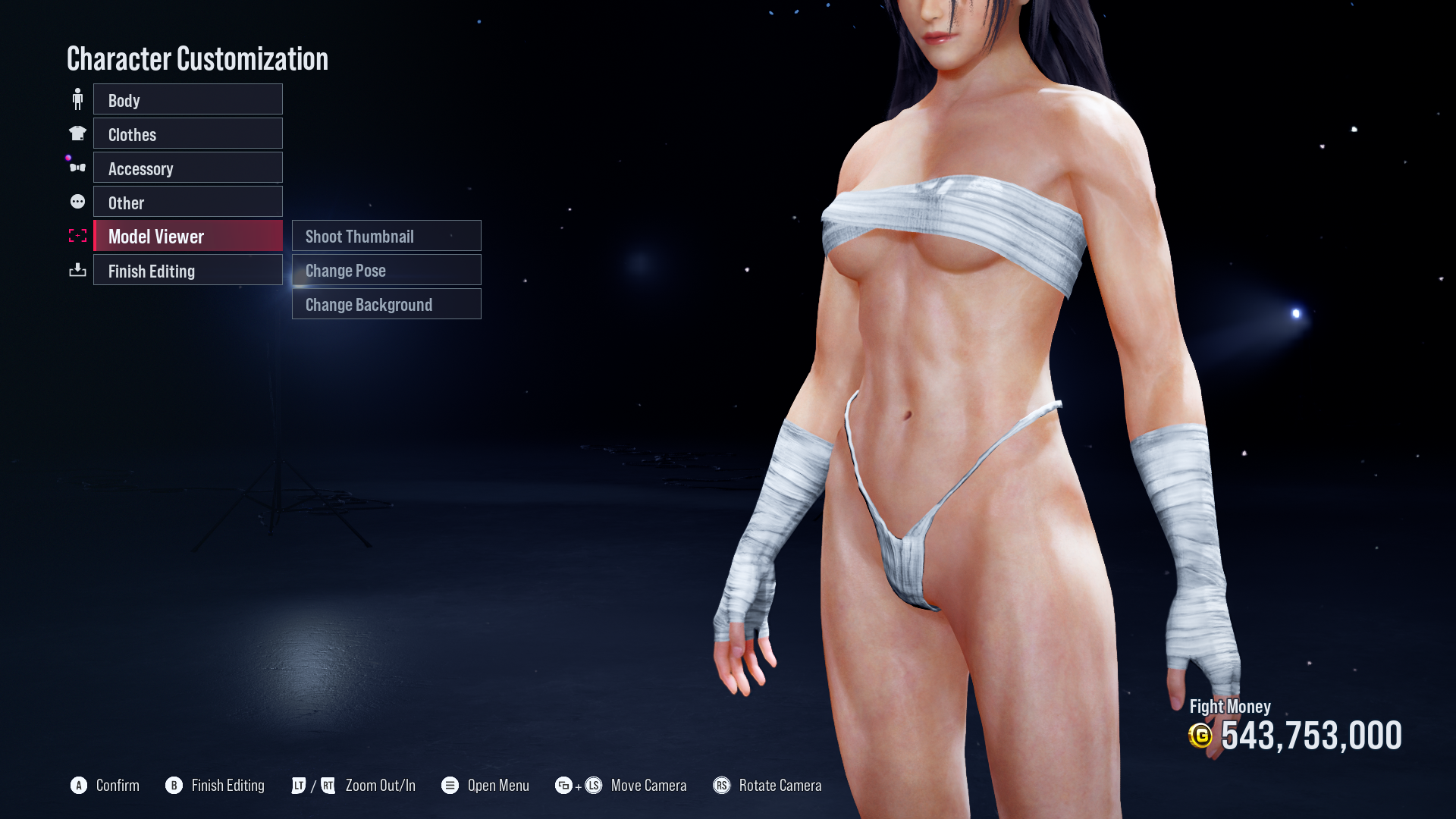Click the highlighted Model Viewer entry
Image resolution: width=1456 pixels, height=819 pixels.
pos(187,236)
